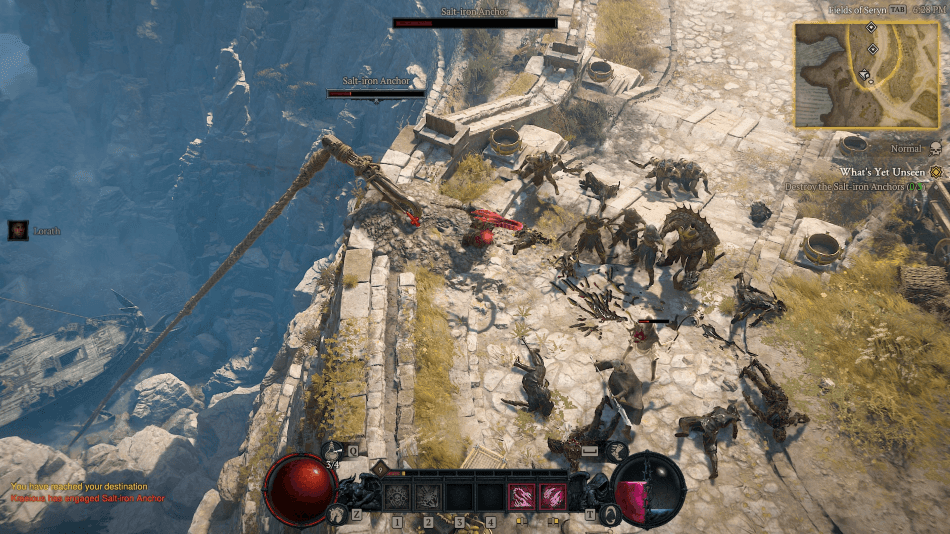Use the healing potion icon

point(334,453)
